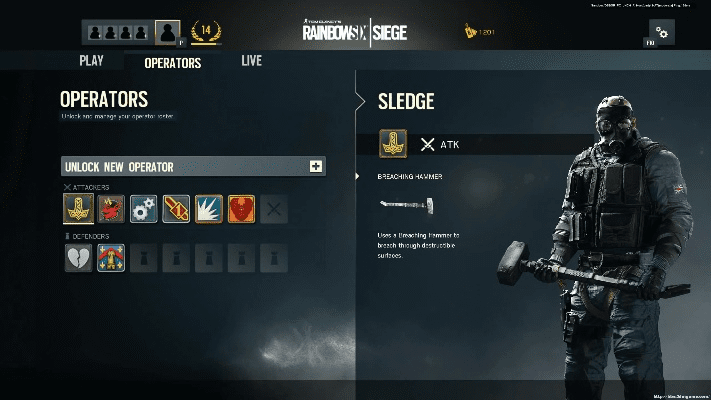This screenshot has width=711, height=400.
Task: Pick the red and yellow chevron attacker icon
Action: pyautogui.click(x=176, y=208)
